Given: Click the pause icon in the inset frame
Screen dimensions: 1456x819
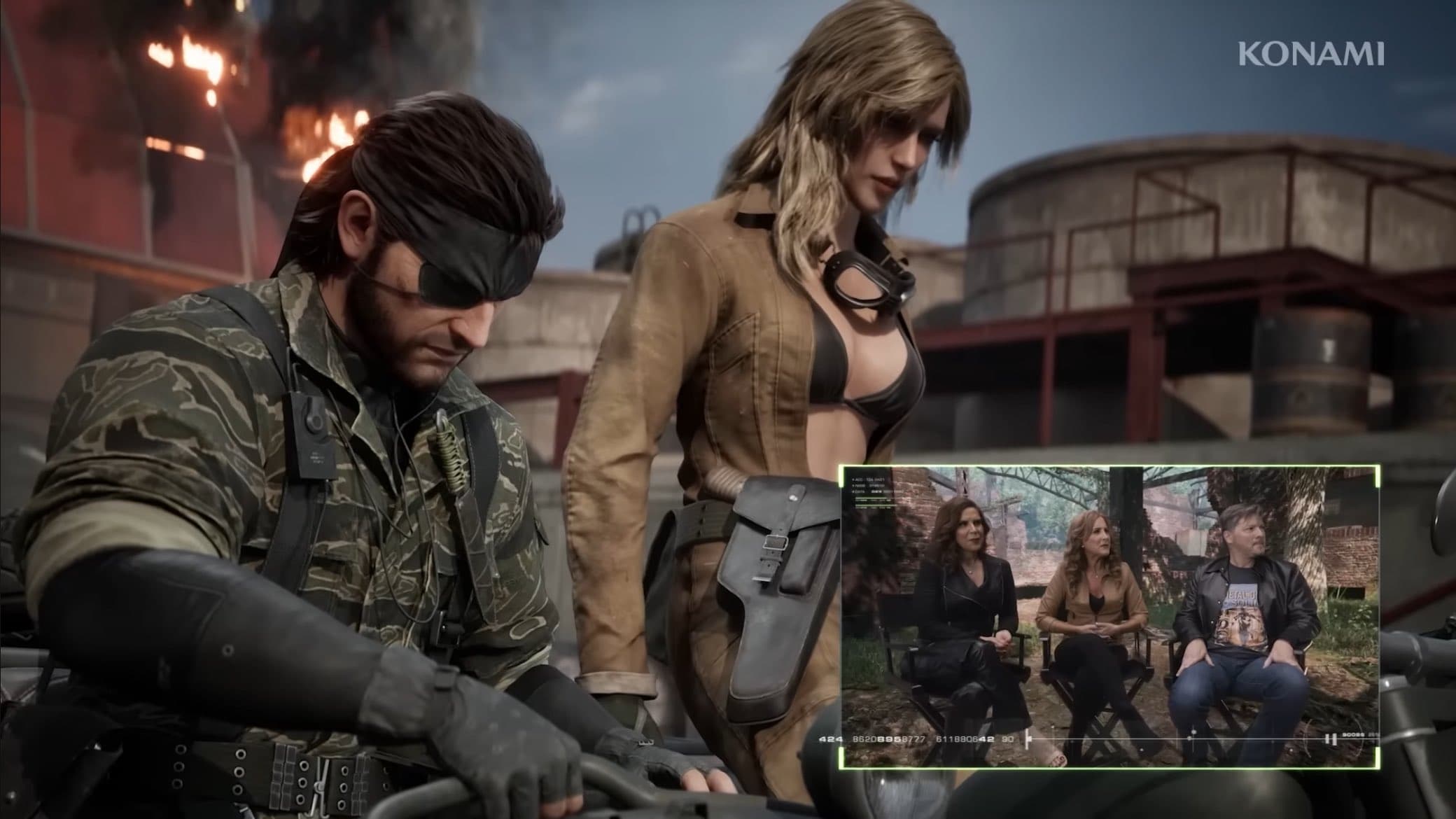Looking at the screenshot, I should tap(1330, 739).
